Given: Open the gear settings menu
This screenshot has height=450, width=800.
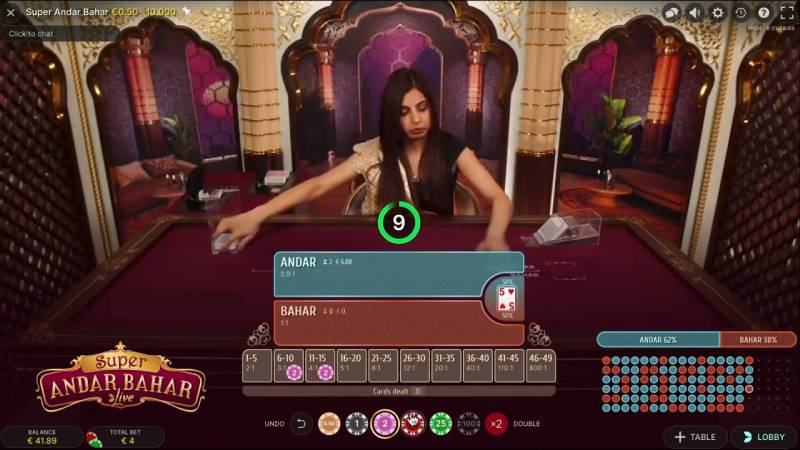Looking at the screenshot, I should (x=718, y=13).
